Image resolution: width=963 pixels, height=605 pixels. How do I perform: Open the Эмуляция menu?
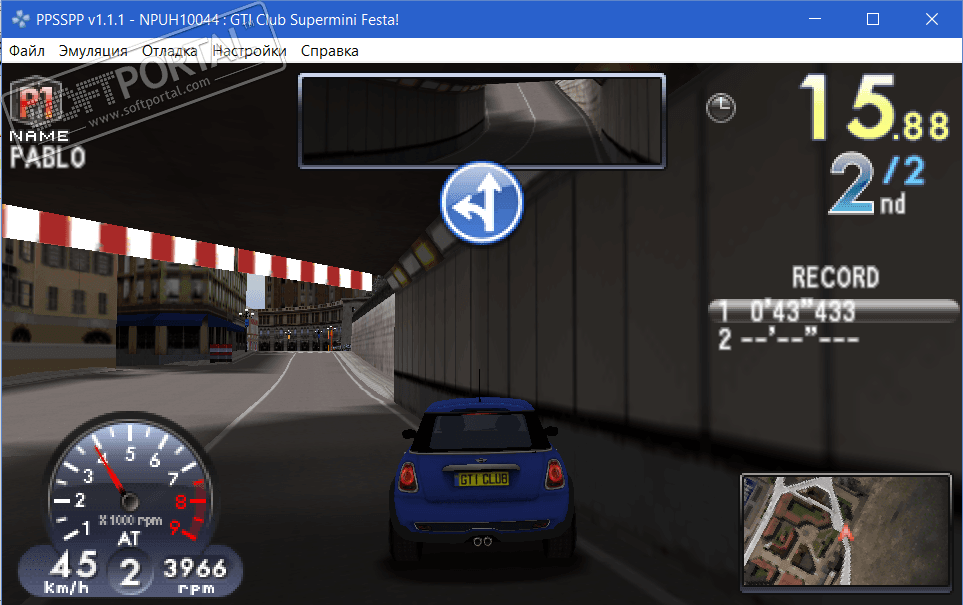click(x=93, y=51)
